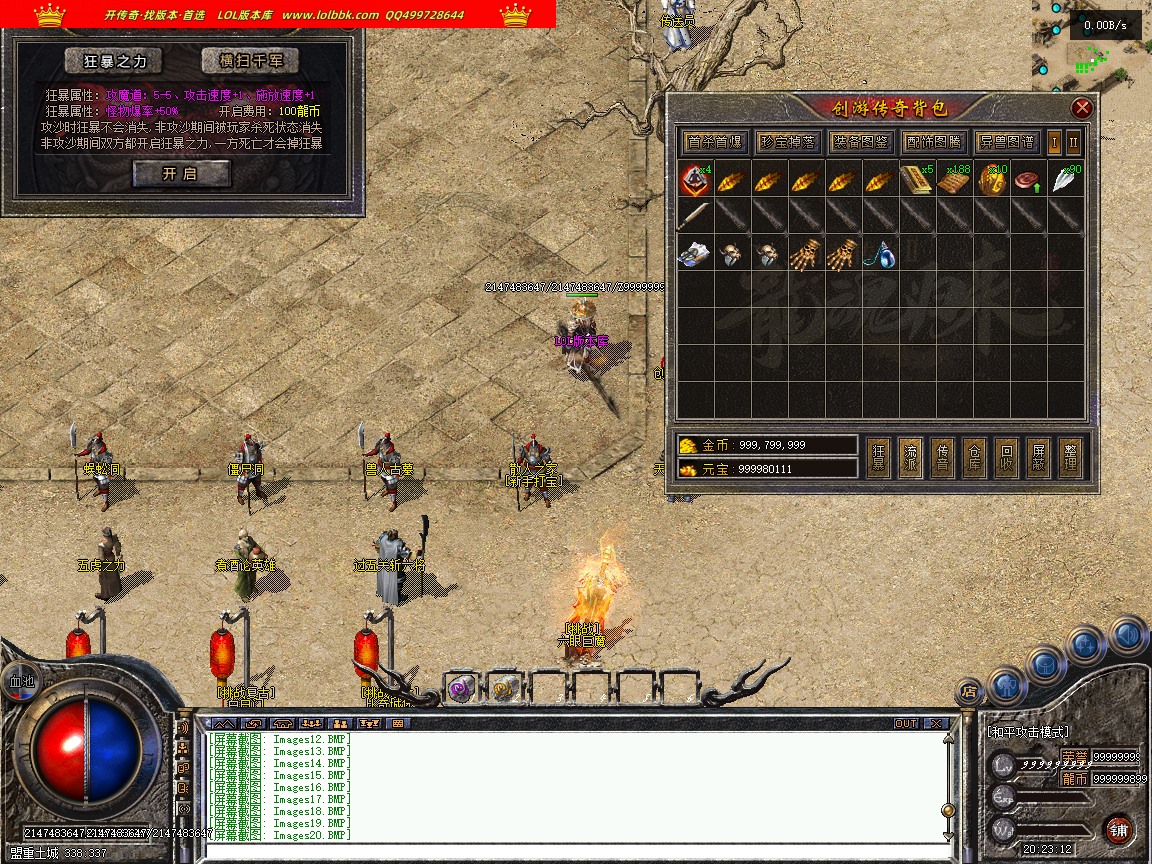Show the 装备图鉴 equipment codex
This screenshot has height=864, width=1152.
pos(860,142)
